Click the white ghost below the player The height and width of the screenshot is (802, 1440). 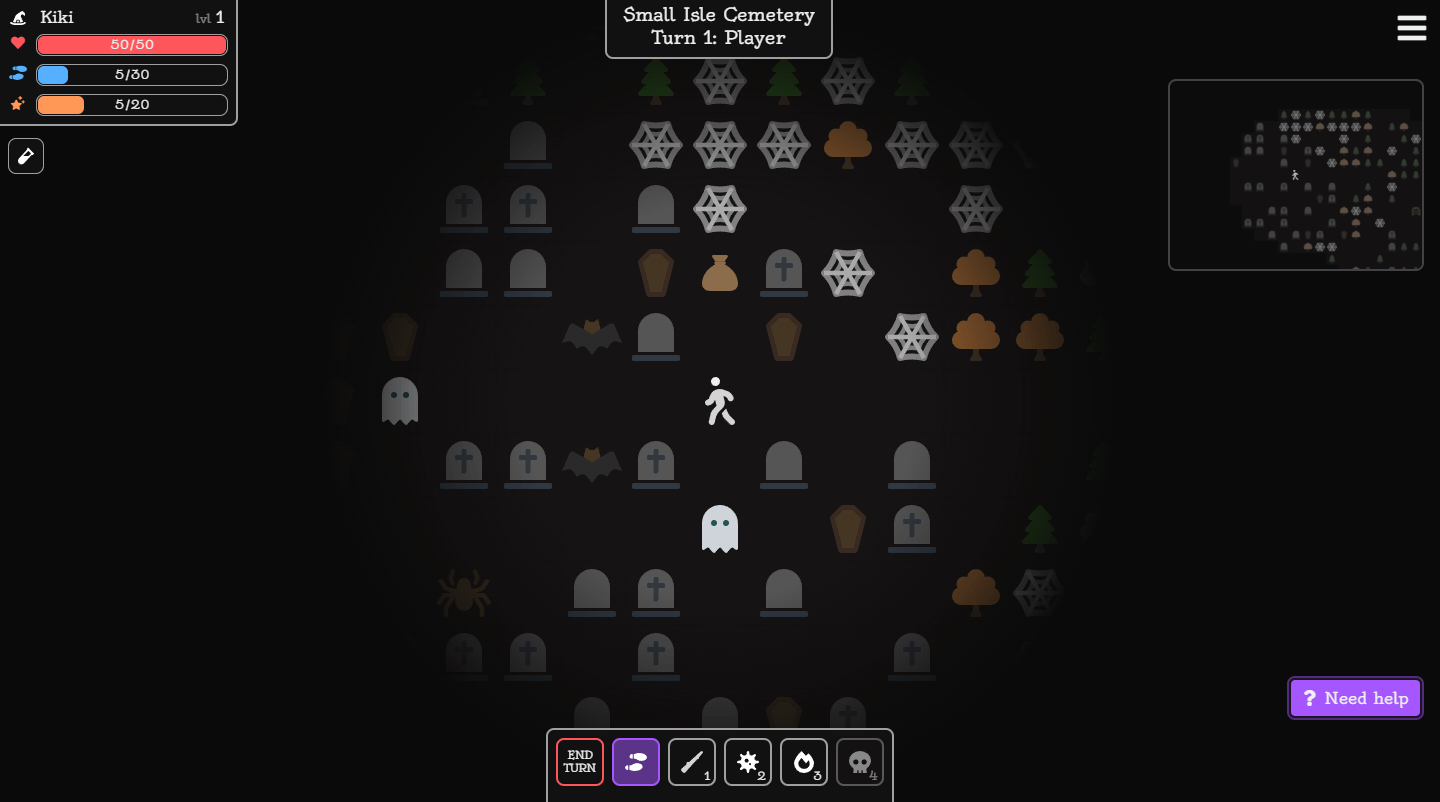click(x=720, y=528)
